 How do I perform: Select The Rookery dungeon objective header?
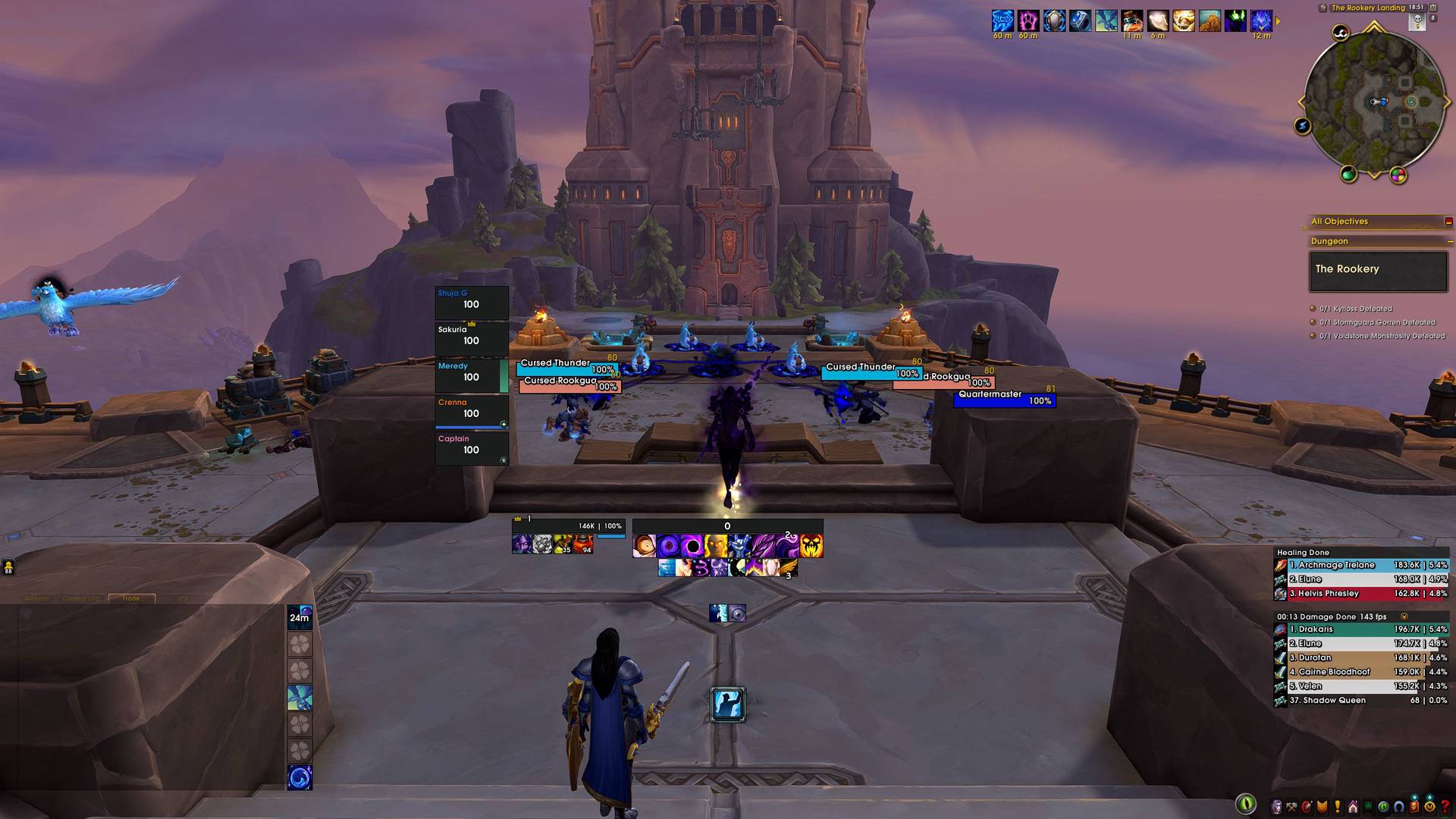pos(1378,270)
